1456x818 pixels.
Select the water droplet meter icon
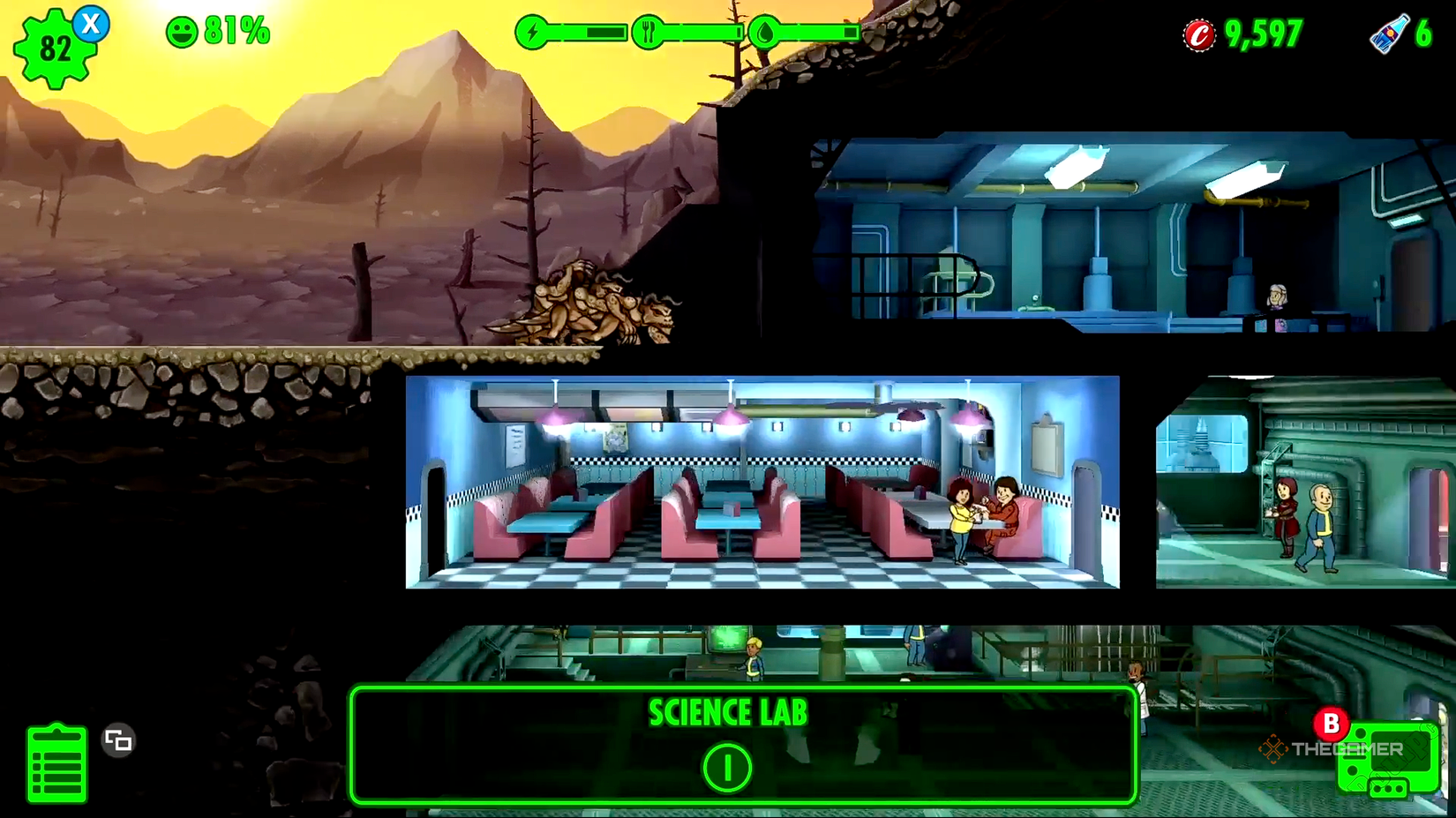click(x=767, y=31)
